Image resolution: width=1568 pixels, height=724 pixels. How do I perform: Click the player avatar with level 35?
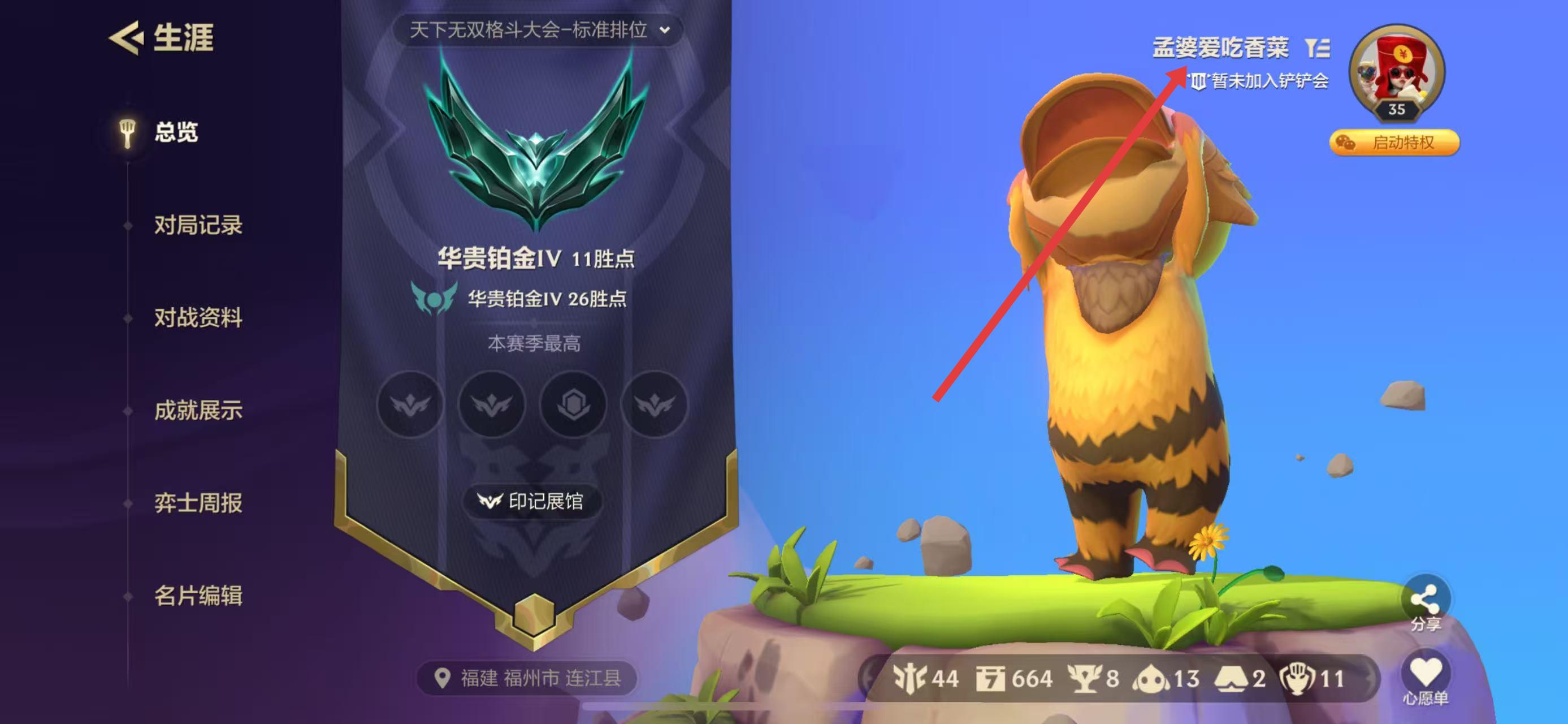[x=1396, y=70]
